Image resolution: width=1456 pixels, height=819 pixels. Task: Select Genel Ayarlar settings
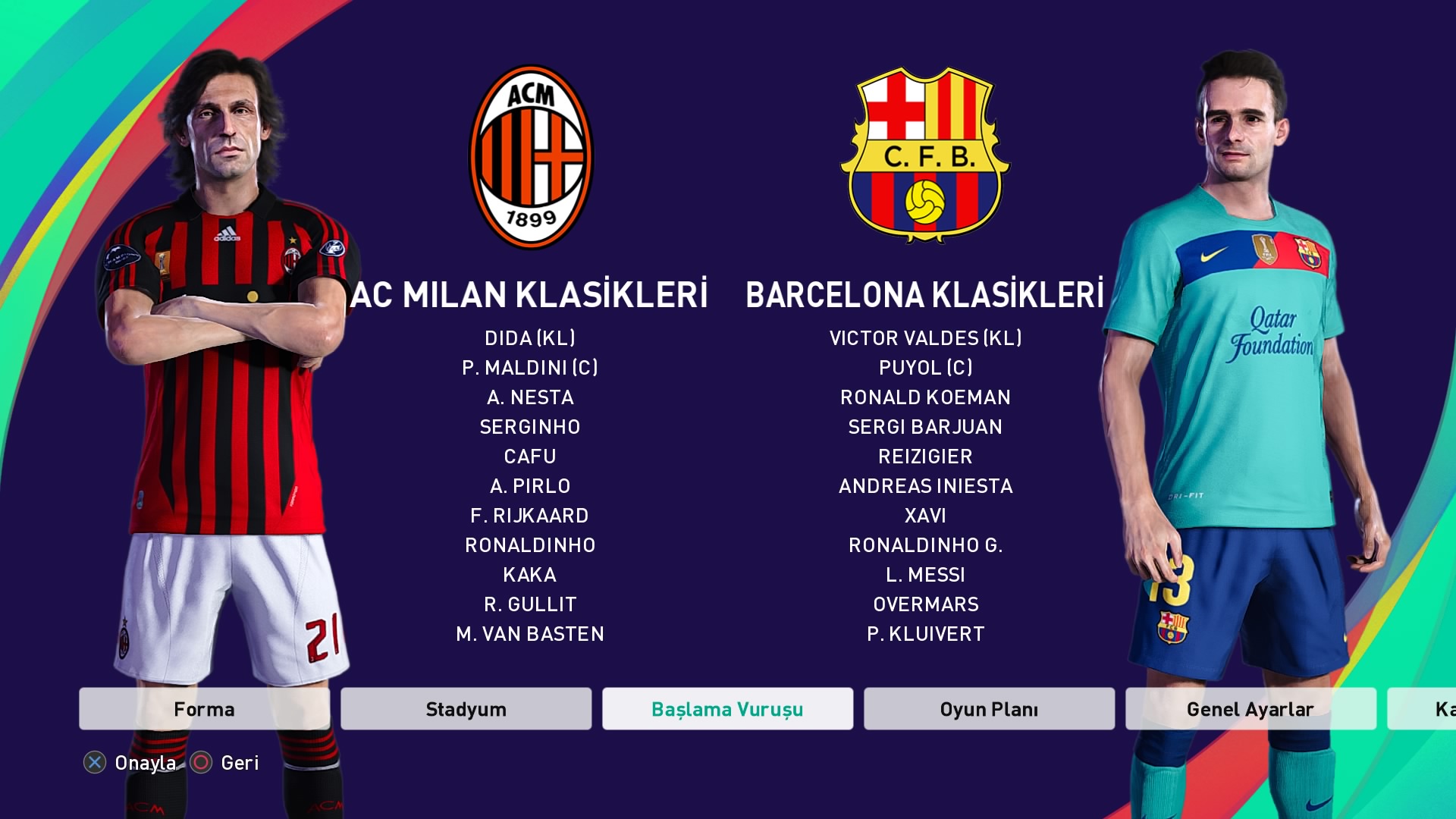pos(1250,709)
